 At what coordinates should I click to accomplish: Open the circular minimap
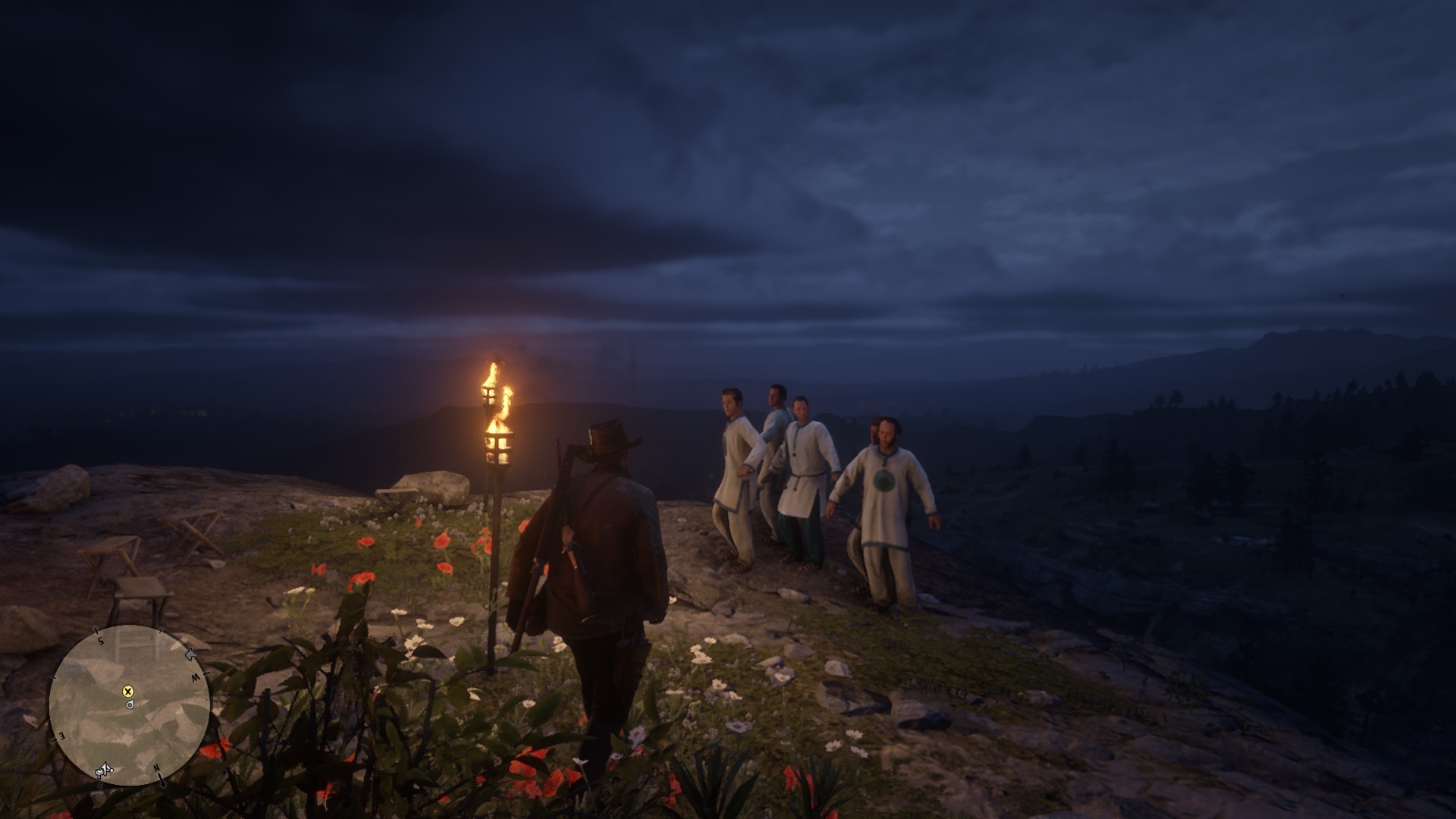tap(130, 706)
